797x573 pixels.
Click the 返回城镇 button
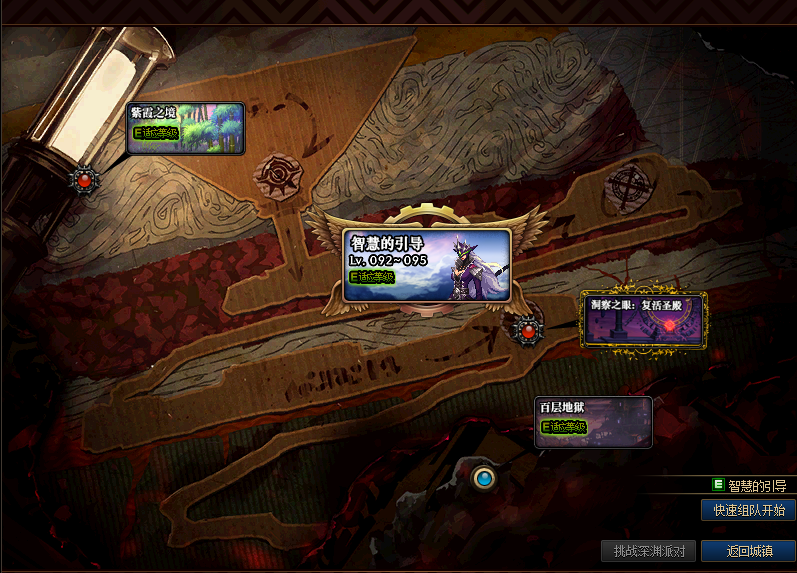[748, 551]
